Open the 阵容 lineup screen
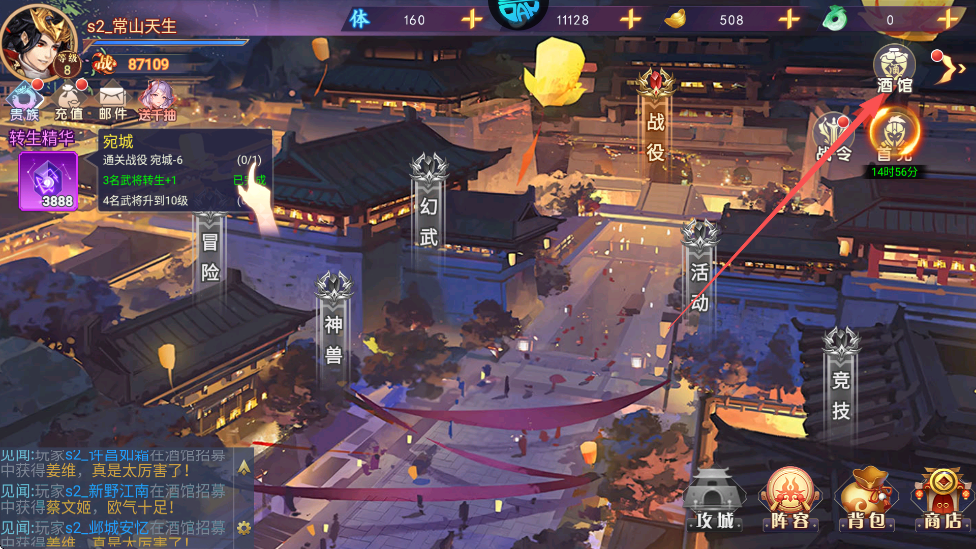 pyautogui.click(x=789, y=499)
